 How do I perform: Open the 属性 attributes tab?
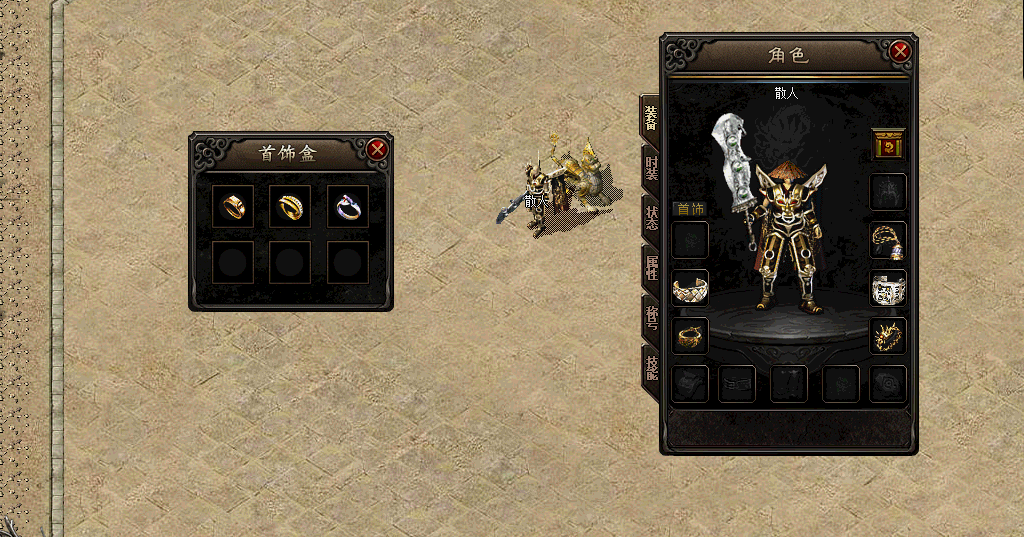651,267
